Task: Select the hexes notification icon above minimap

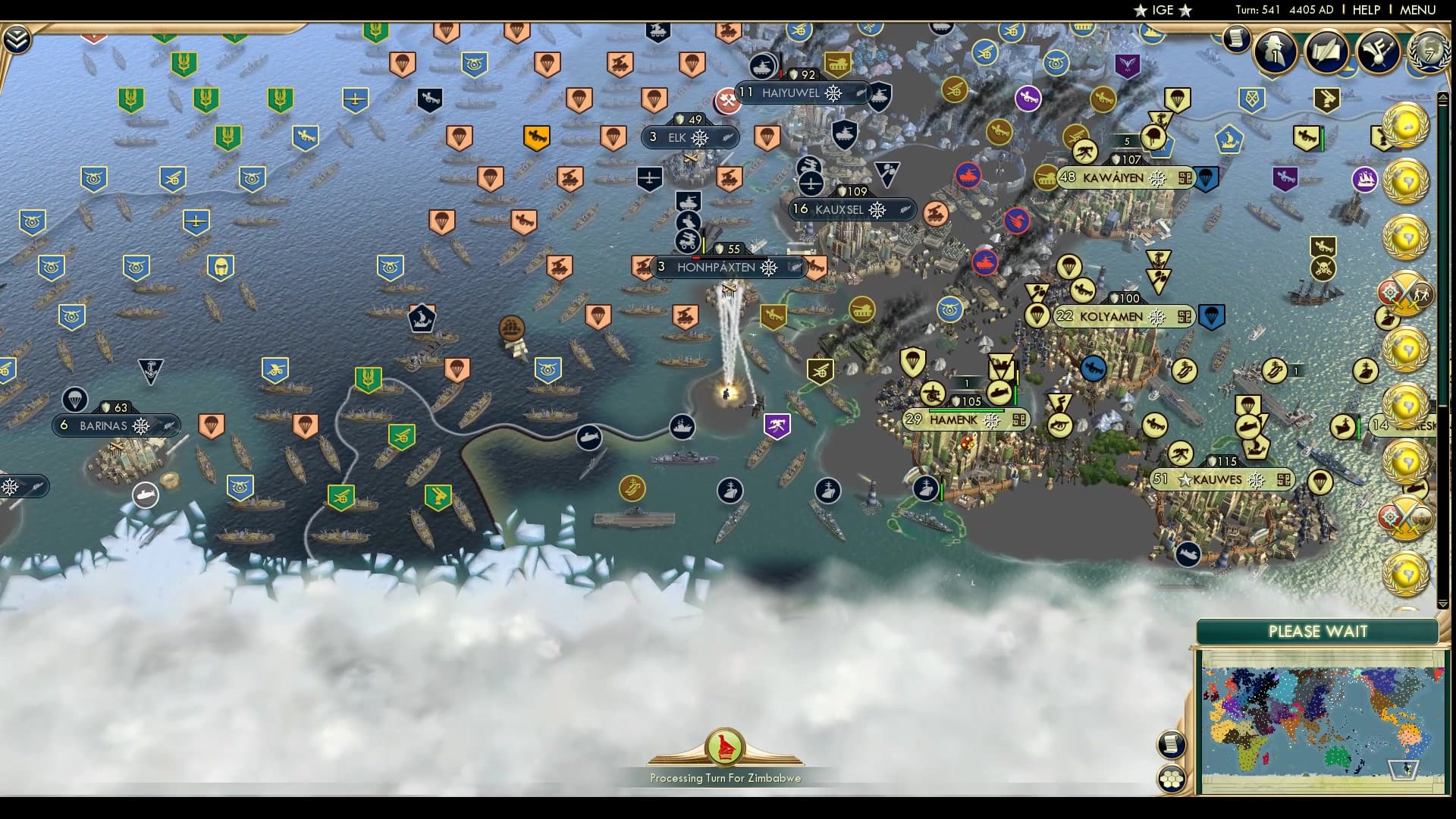Action: [x=1172, y=777]
